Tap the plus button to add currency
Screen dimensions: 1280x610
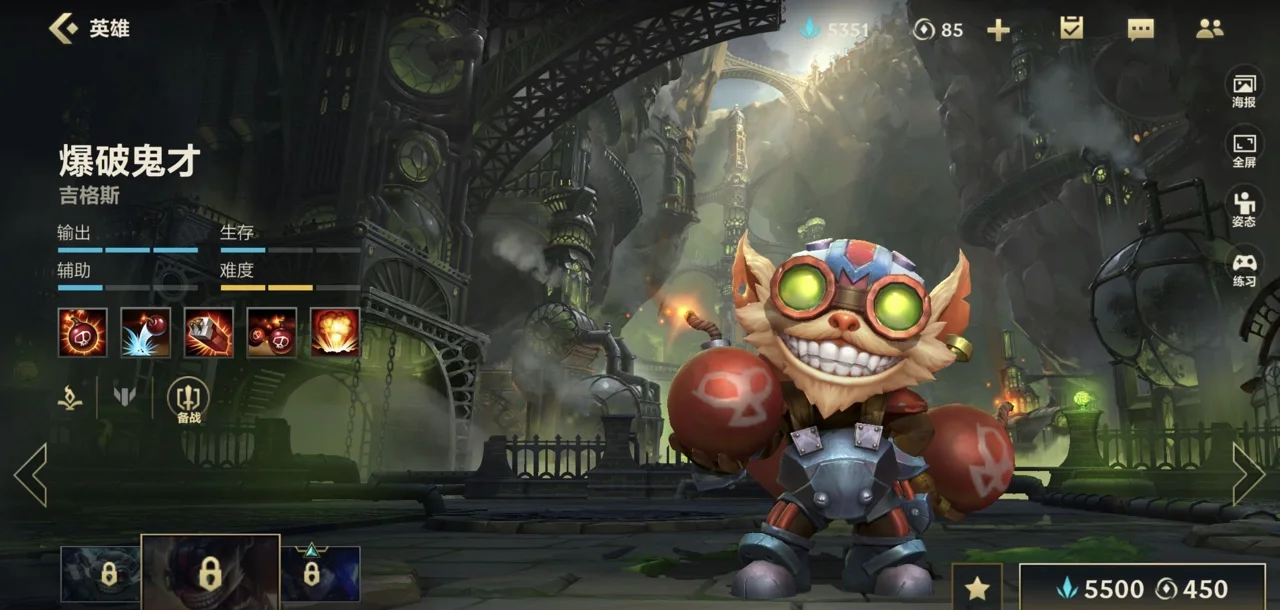pos(998,30)
